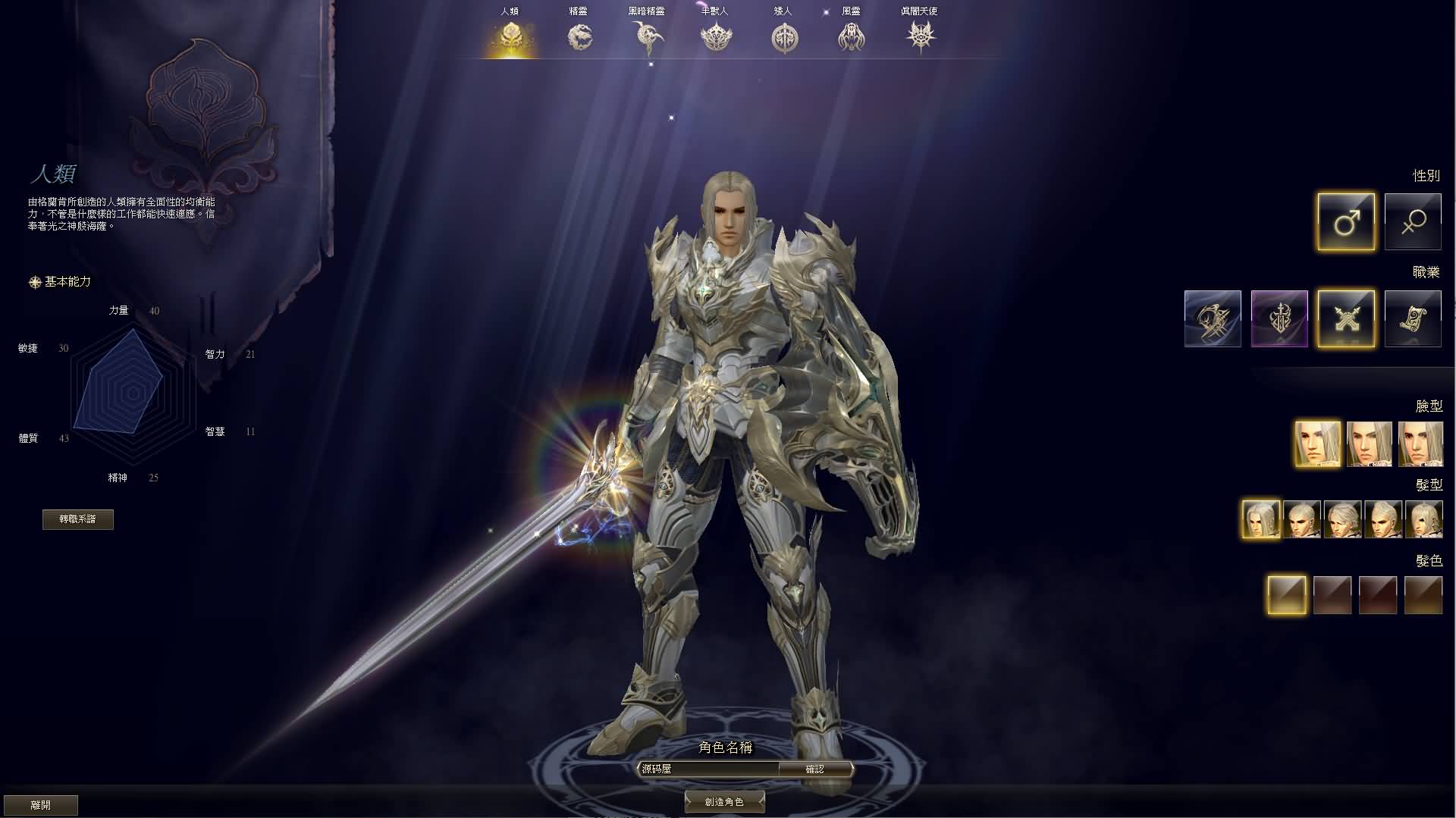This screenshot has height=818, width=1456.
Task: Open the 半獸人 (Orc) race tab
Action: point(716,36)
